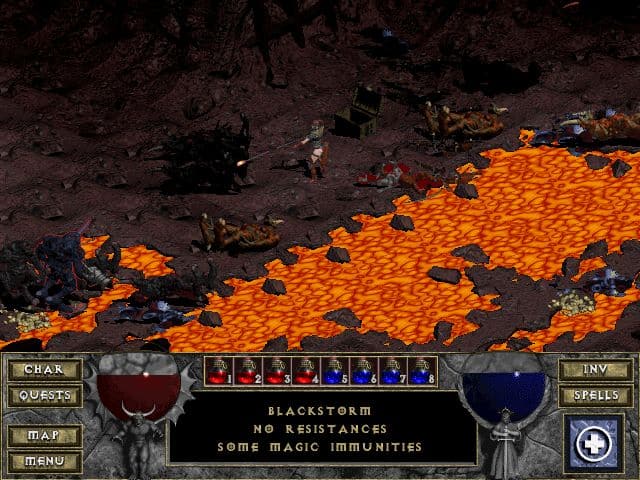
Task: Drink the blue potion in belt slot 7
Action: [394, 372]
